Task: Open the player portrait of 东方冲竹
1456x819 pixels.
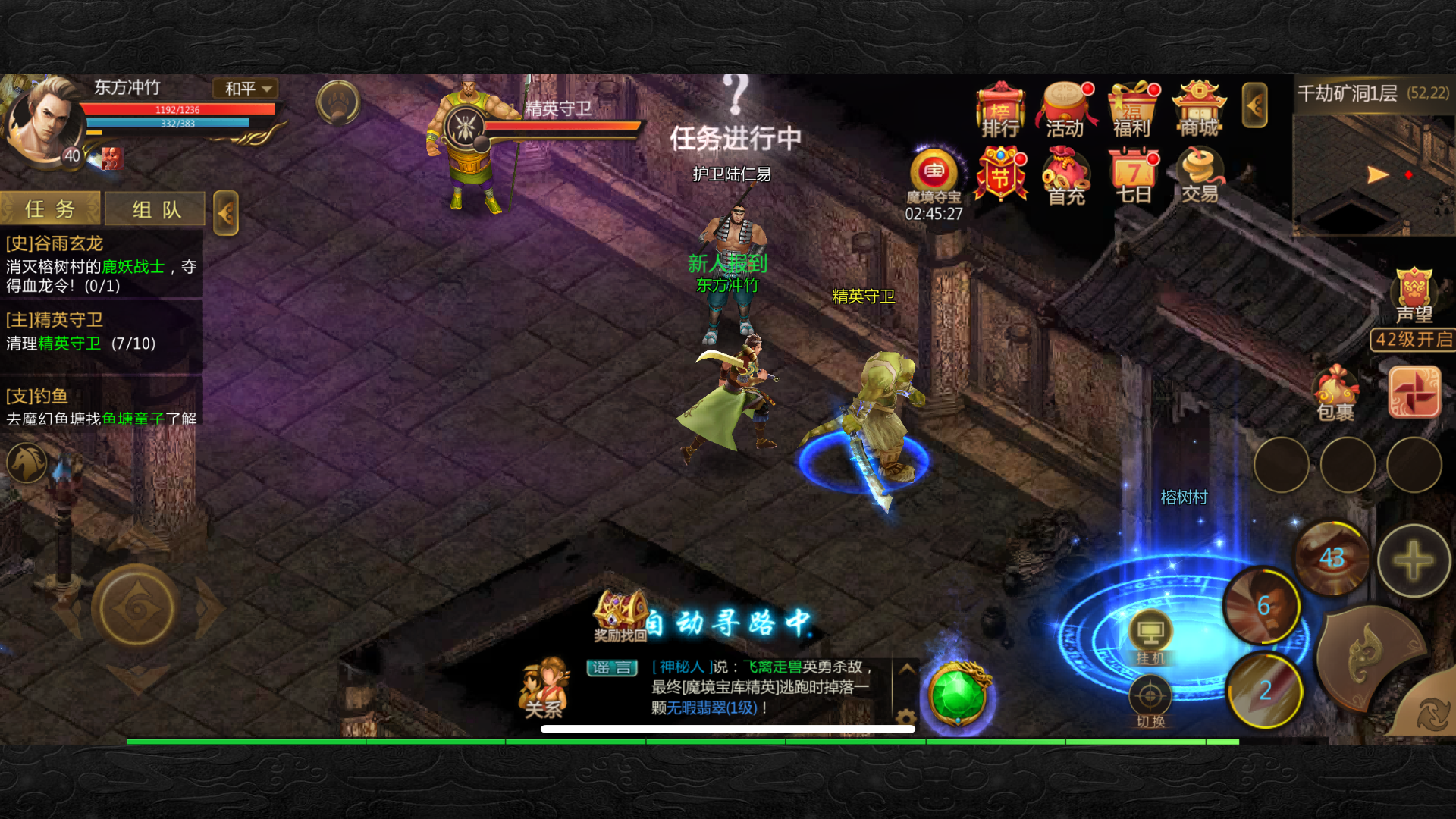Action: (x=45, y=120)
